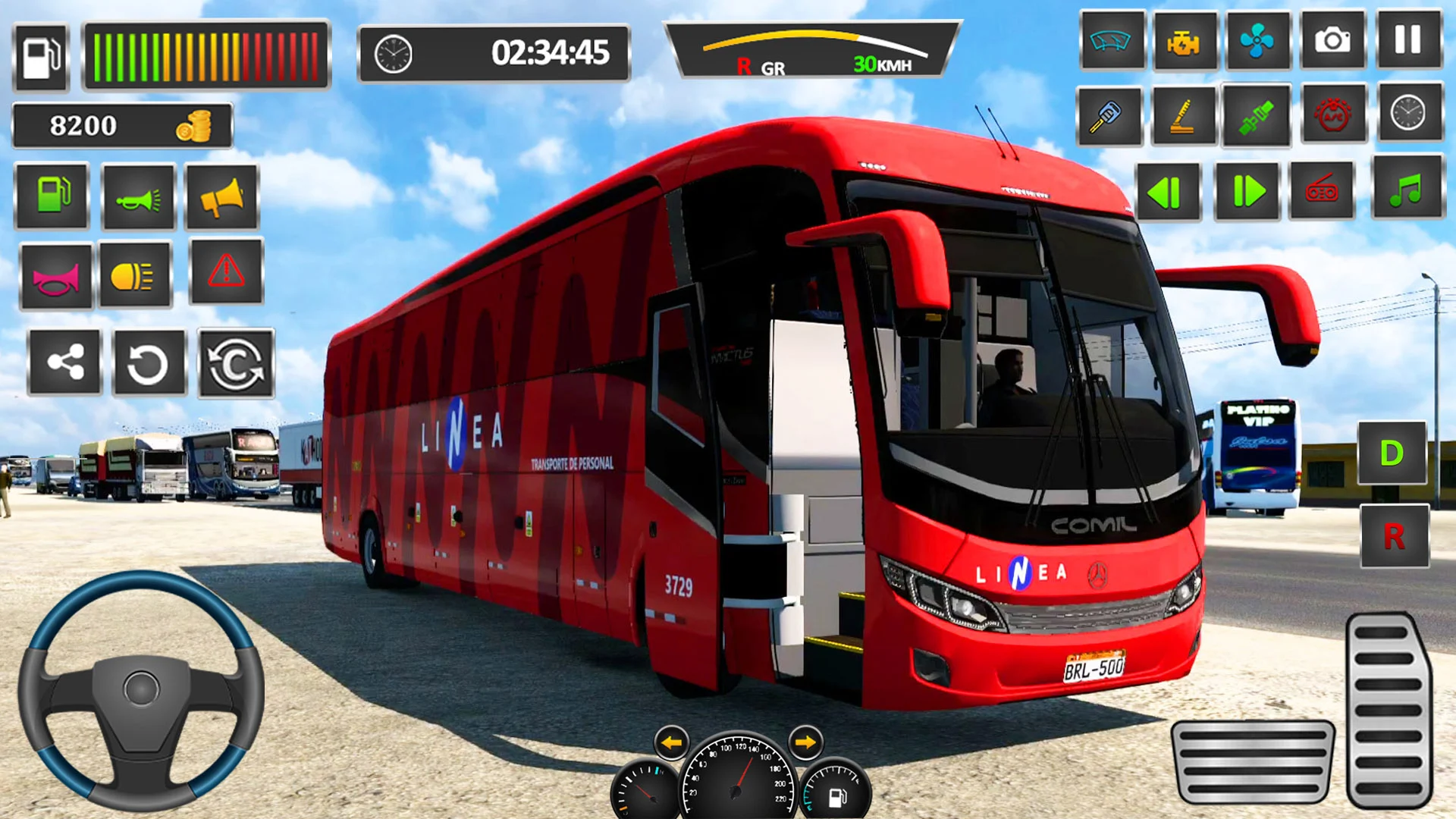The height and width of the screenshot is (819, 1456).
Task: Apply the wide brake pedal
Action: point(1252,761)
